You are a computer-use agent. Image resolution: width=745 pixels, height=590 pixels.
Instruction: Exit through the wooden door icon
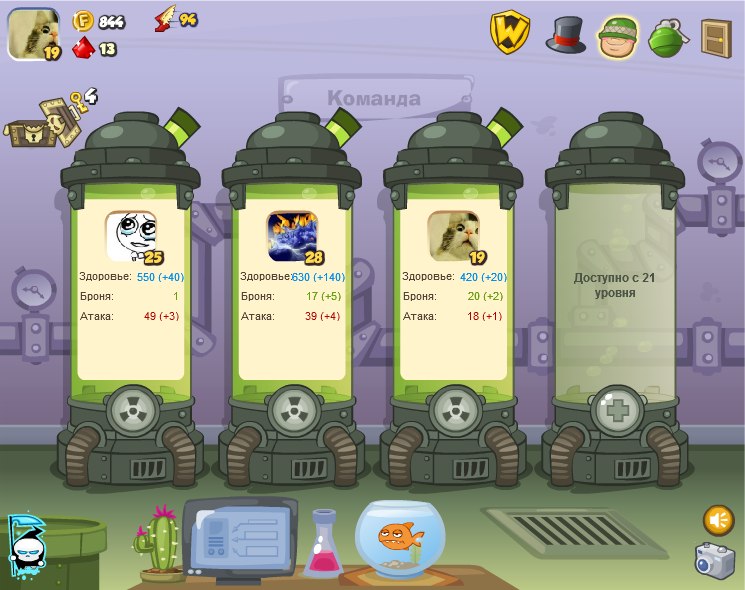[715, 37]
